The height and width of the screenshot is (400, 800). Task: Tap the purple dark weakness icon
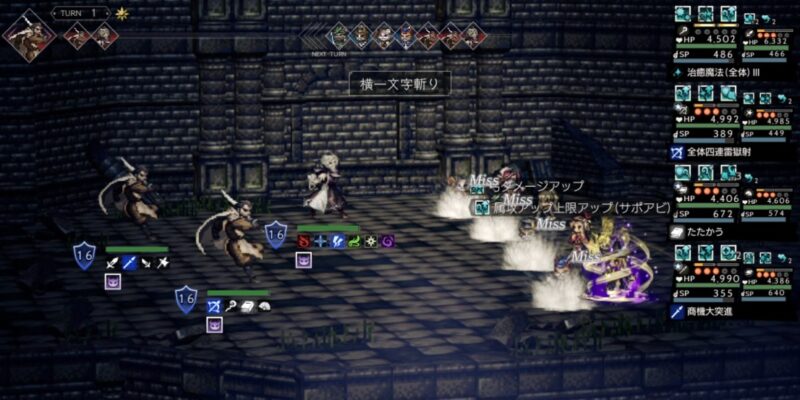pyautogui.click(x=386, y=241)
